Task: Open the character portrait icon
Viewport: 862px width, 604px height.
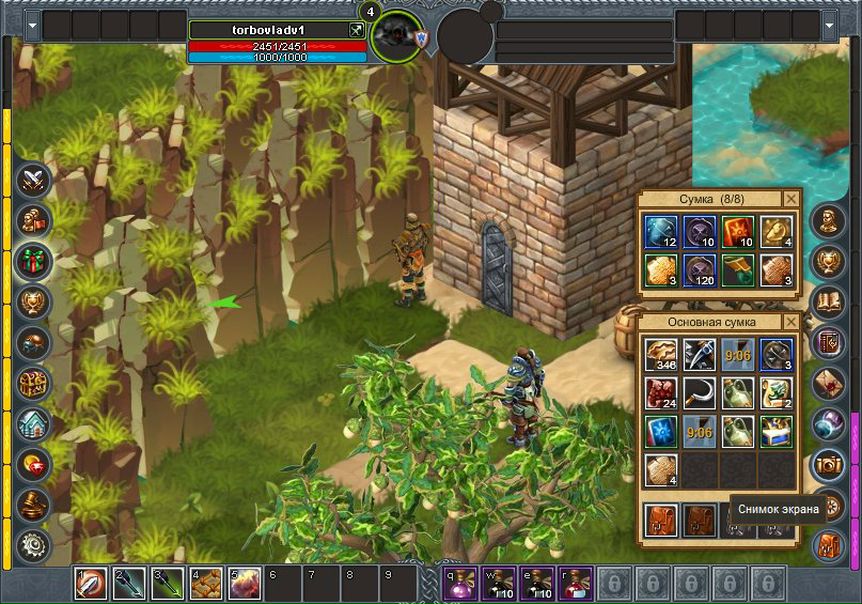Action: (827, 220)
